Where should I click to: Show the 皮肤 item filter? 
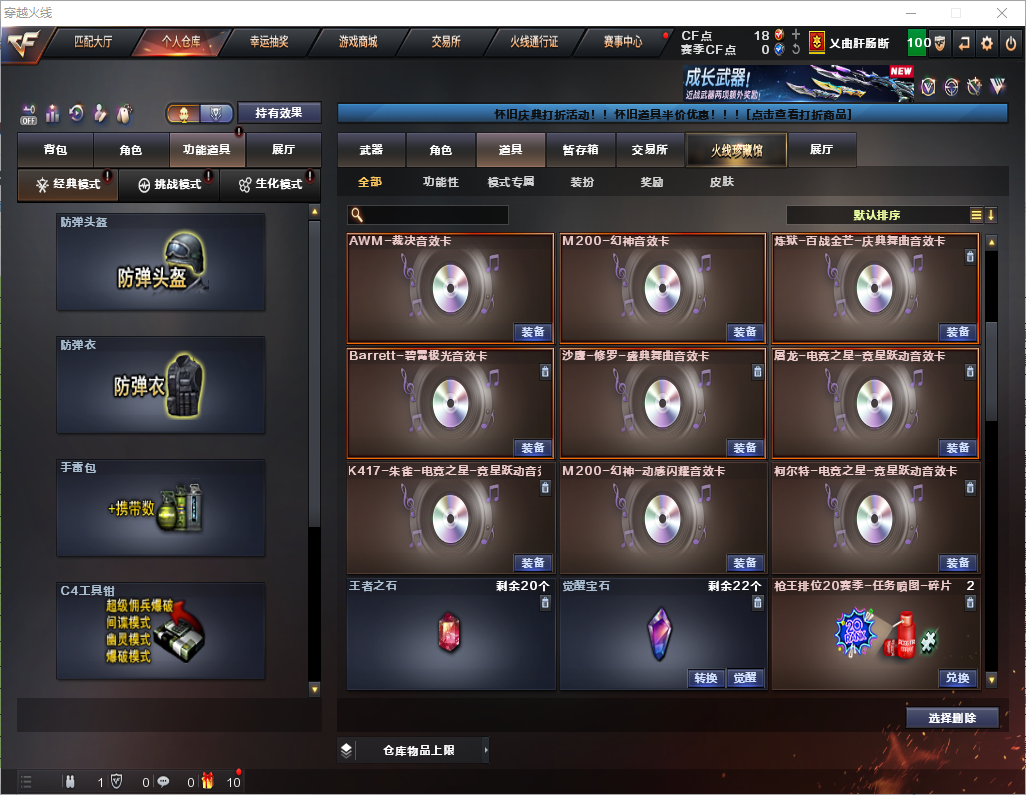click(721, 182)
